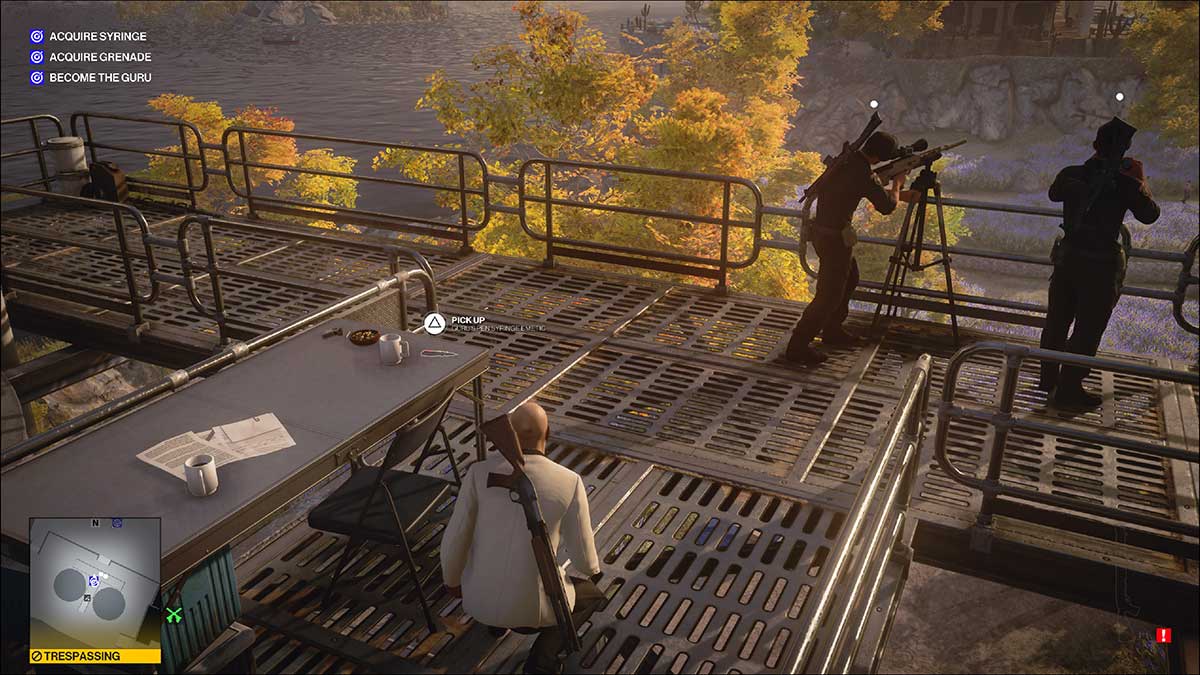Open the minimap
Image resolution: width=1200 pixels, height=675 pixels.
[95, 582]
